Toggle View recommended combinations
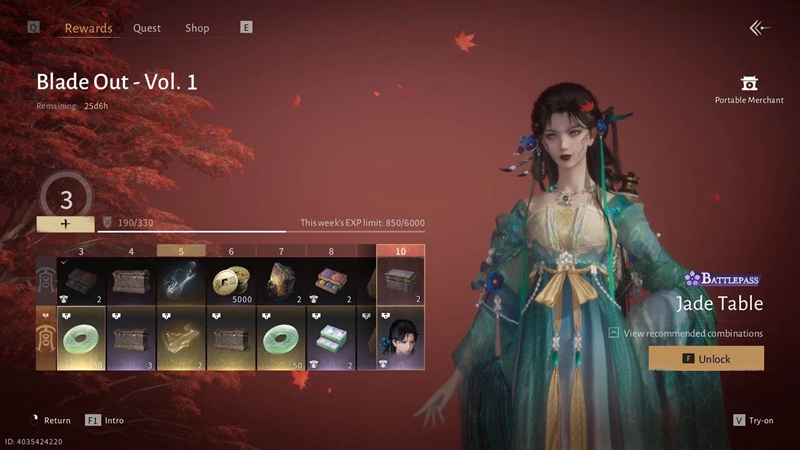 (685, 333)
